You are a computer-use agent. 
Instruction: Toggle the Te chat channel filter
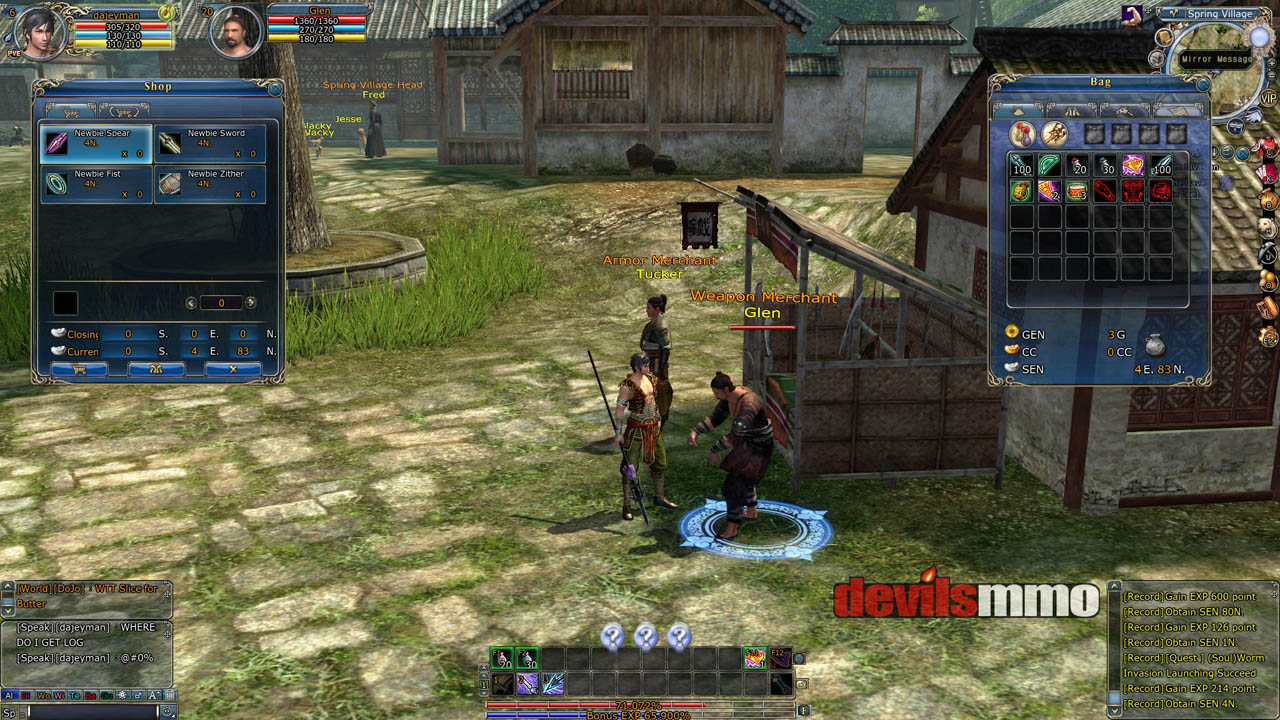click(74, 695)
